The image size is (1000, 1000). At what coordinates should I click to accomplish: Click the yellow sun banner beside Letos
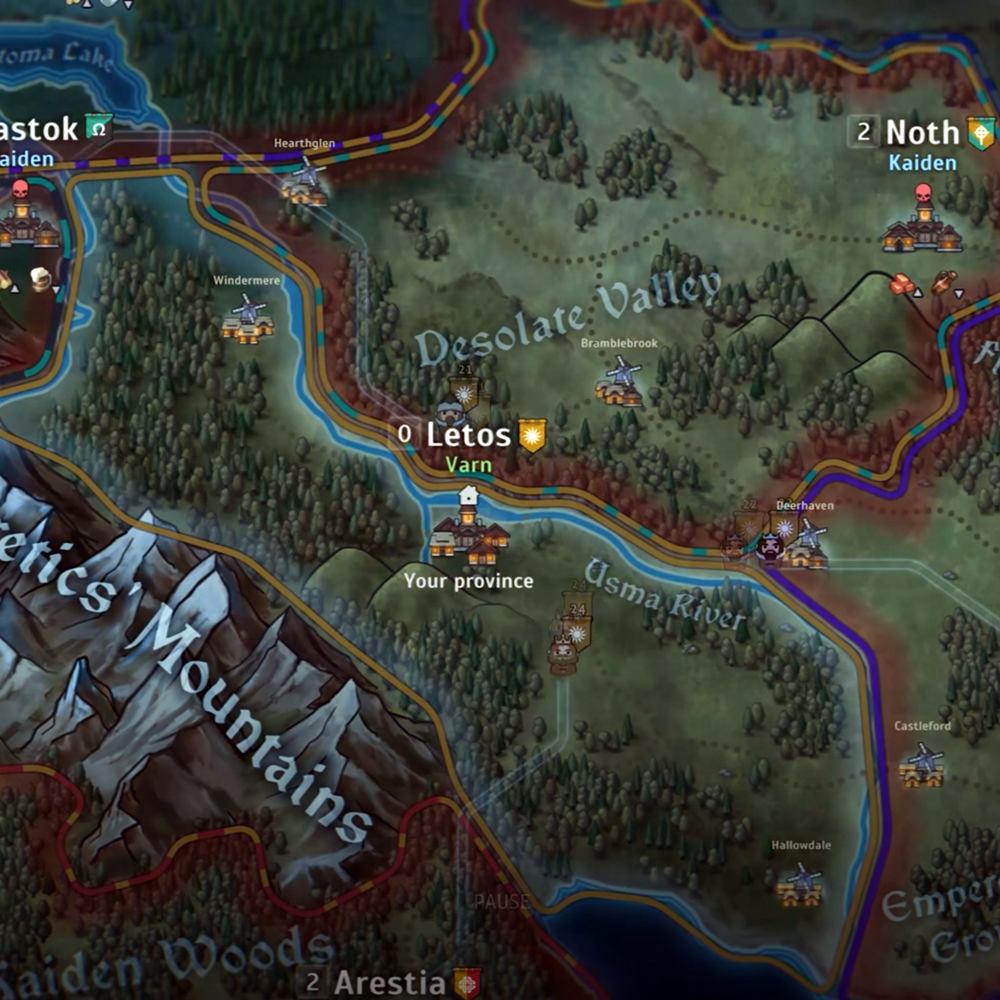tap(532, 435)
